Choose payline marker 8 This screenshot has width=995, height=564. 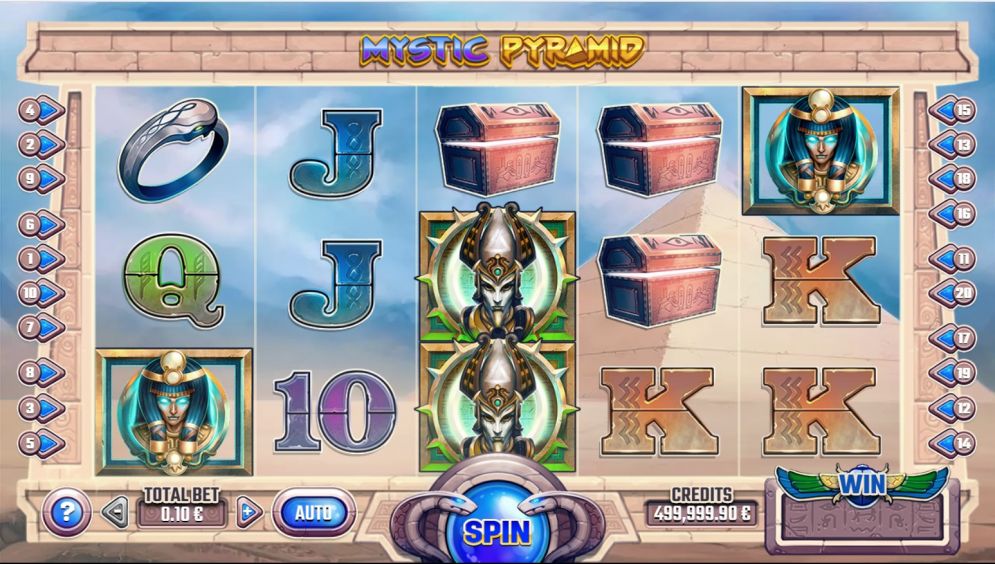(40, 373)
